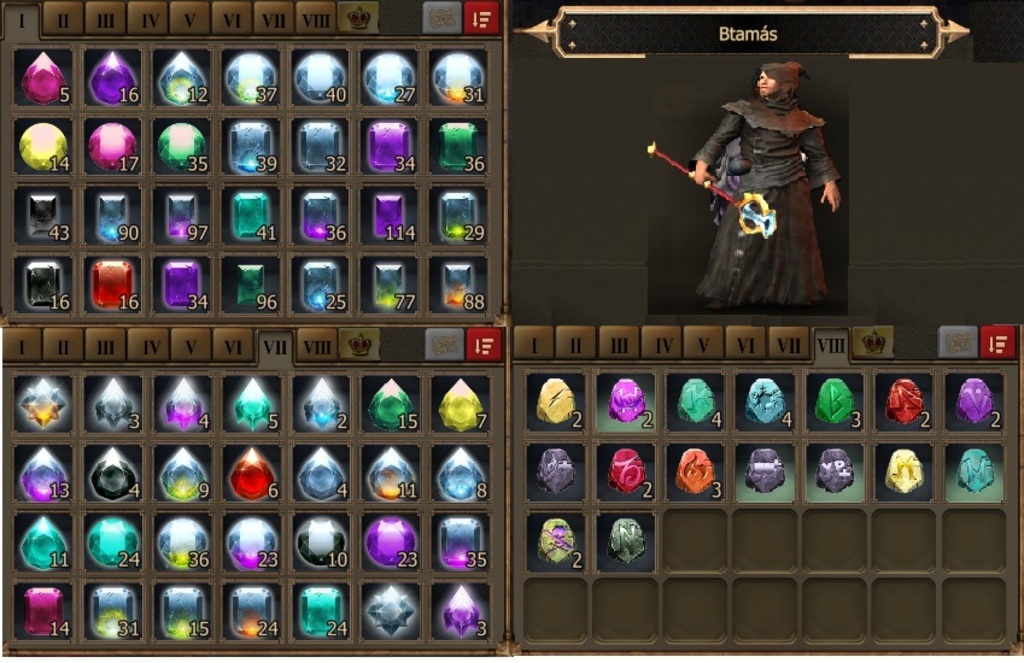1024x663 pixels.
Task: Pick the green faceted gem with 15
Action: click(x=391, y=404)
